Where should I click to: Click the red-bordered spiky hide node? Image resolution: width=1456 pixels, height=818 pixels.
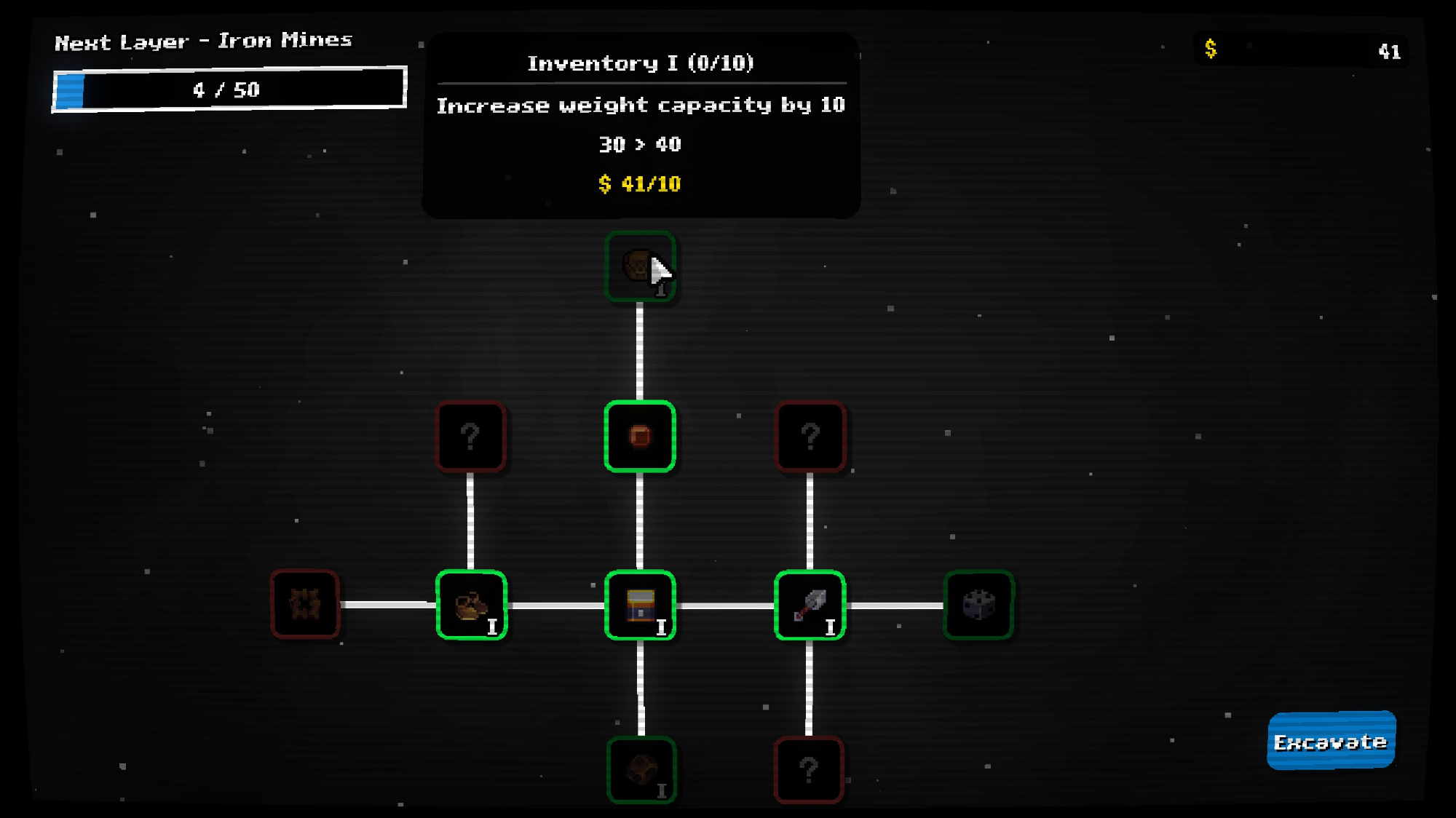pyautogui.click(x=305, y=604)
